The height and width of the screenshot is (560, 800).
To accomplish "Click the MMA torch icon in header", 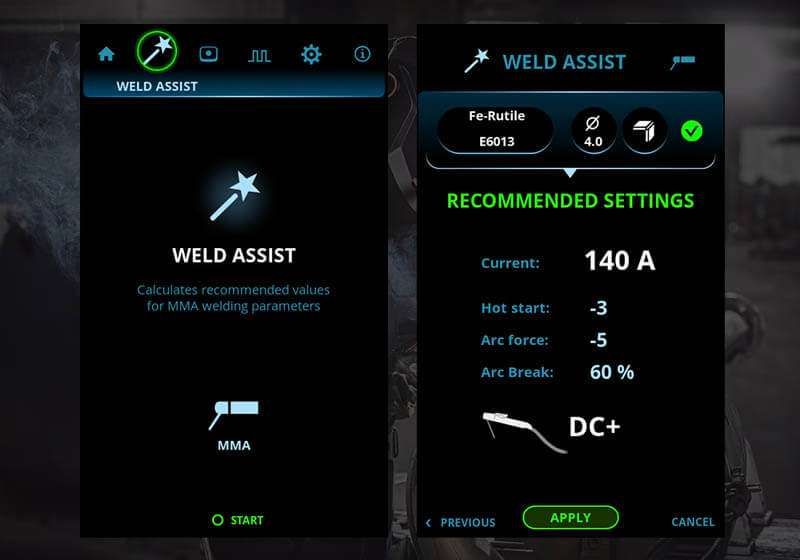I will pos(682,62).
